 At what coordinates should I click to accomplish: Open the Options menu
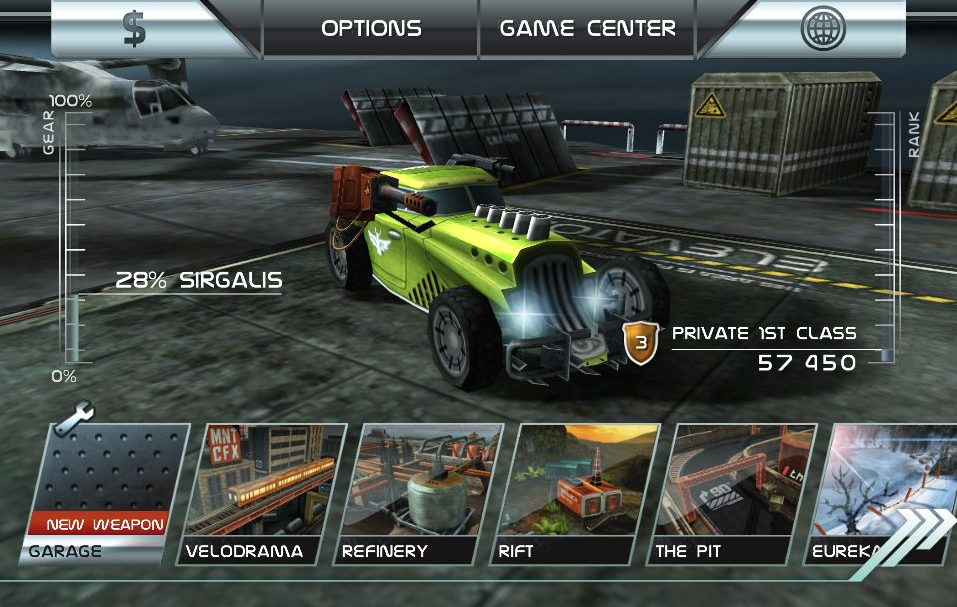371,28
